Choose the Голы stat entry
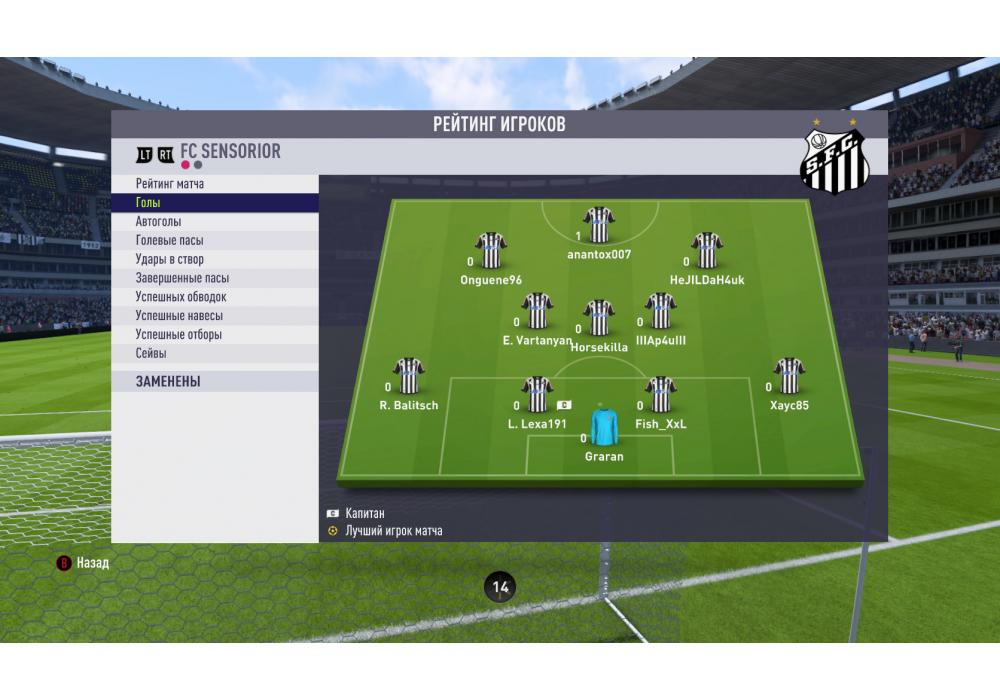 [x=150, y=203]
